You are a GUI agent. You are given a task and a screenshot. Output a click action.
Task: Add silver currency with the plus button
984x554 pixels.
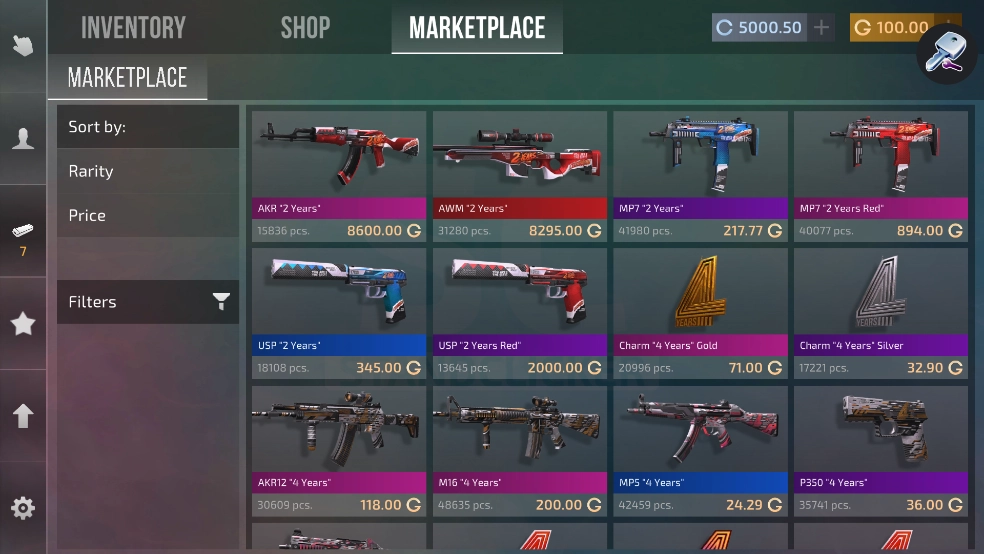(822, 28)
